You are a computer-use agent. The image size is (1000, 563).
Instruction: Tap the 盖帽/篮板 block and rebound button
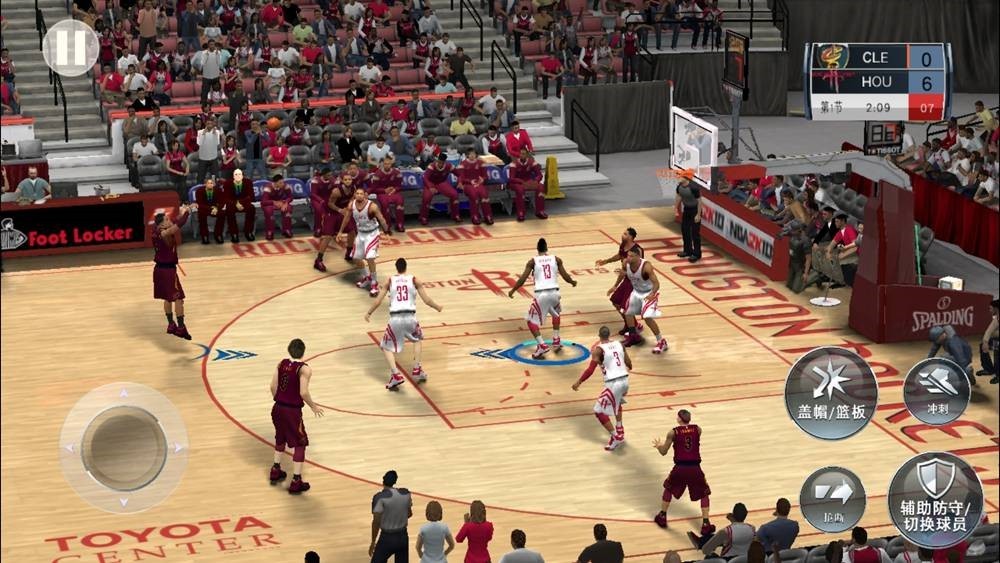(x=830, y=393)
